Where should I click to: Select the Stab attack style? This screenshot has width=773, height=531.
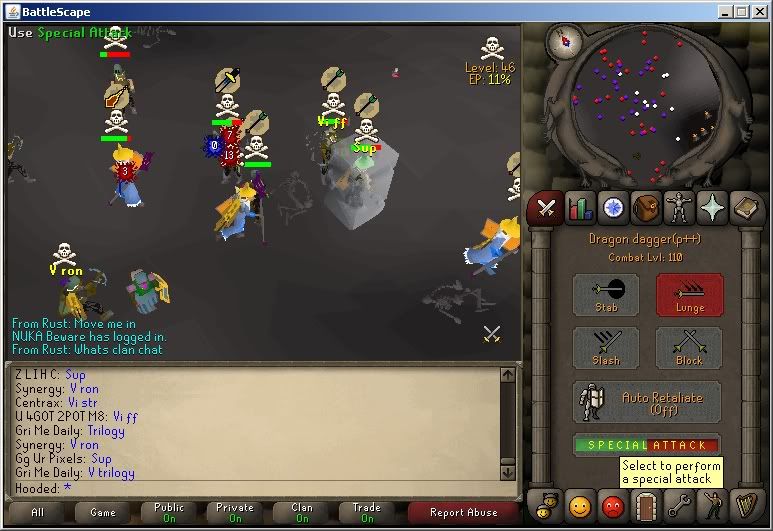(606, 295)
